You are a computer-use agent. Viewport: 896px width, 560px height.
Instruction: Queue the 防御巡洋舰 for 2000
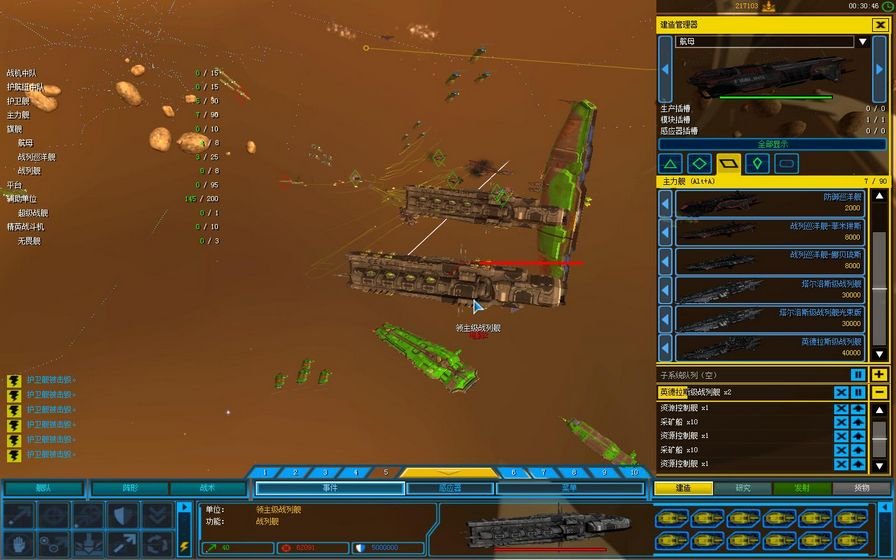tap(770, 203)
